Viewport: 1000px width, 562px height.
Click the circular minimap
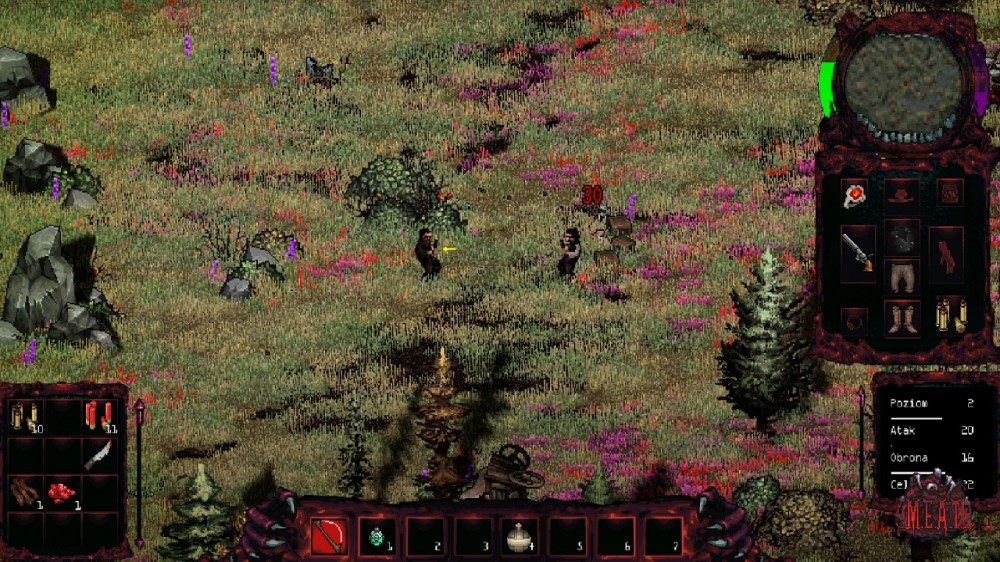(903, 85)
